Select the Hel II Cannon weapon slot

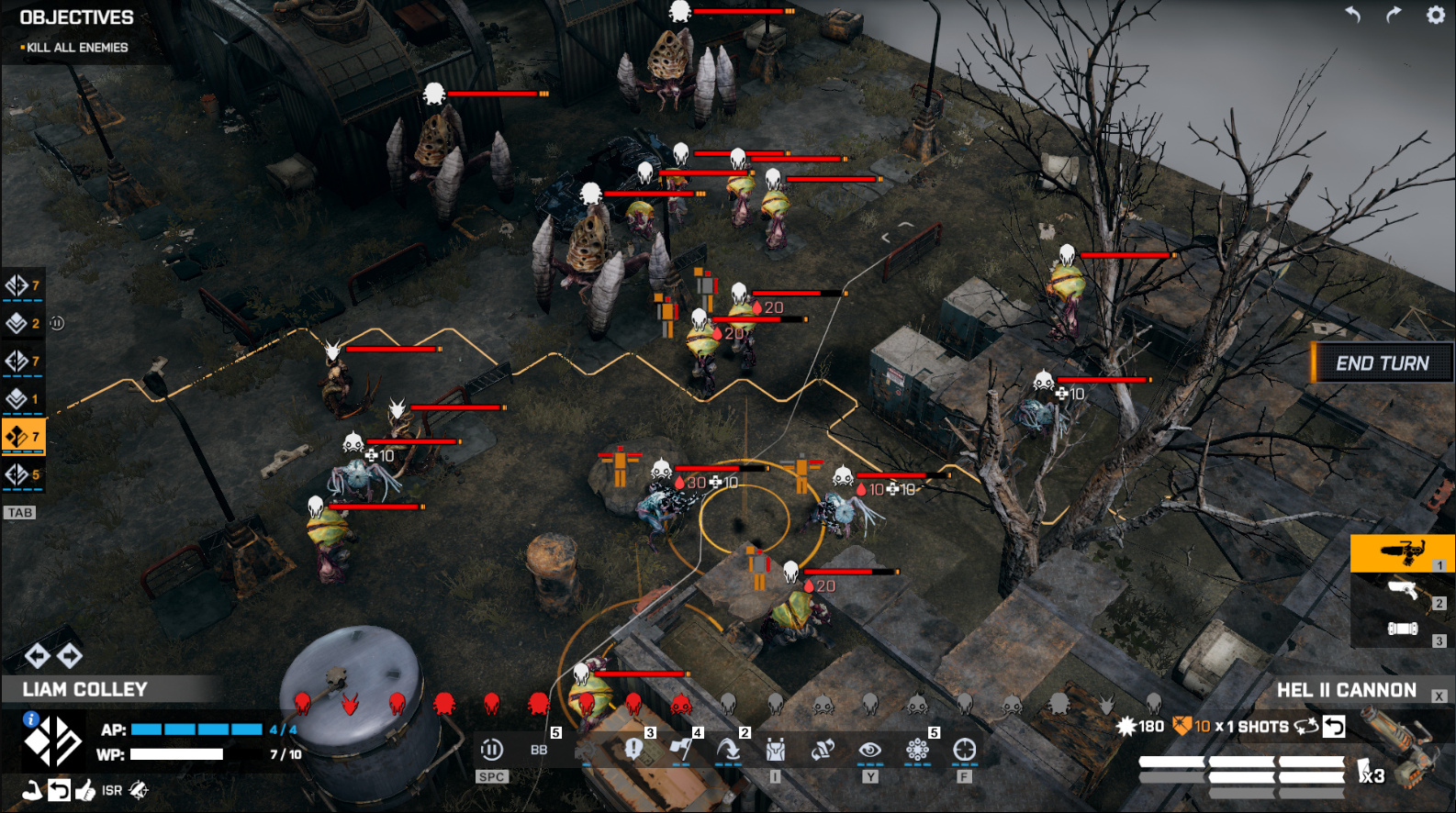click(x=1402, y=552)
